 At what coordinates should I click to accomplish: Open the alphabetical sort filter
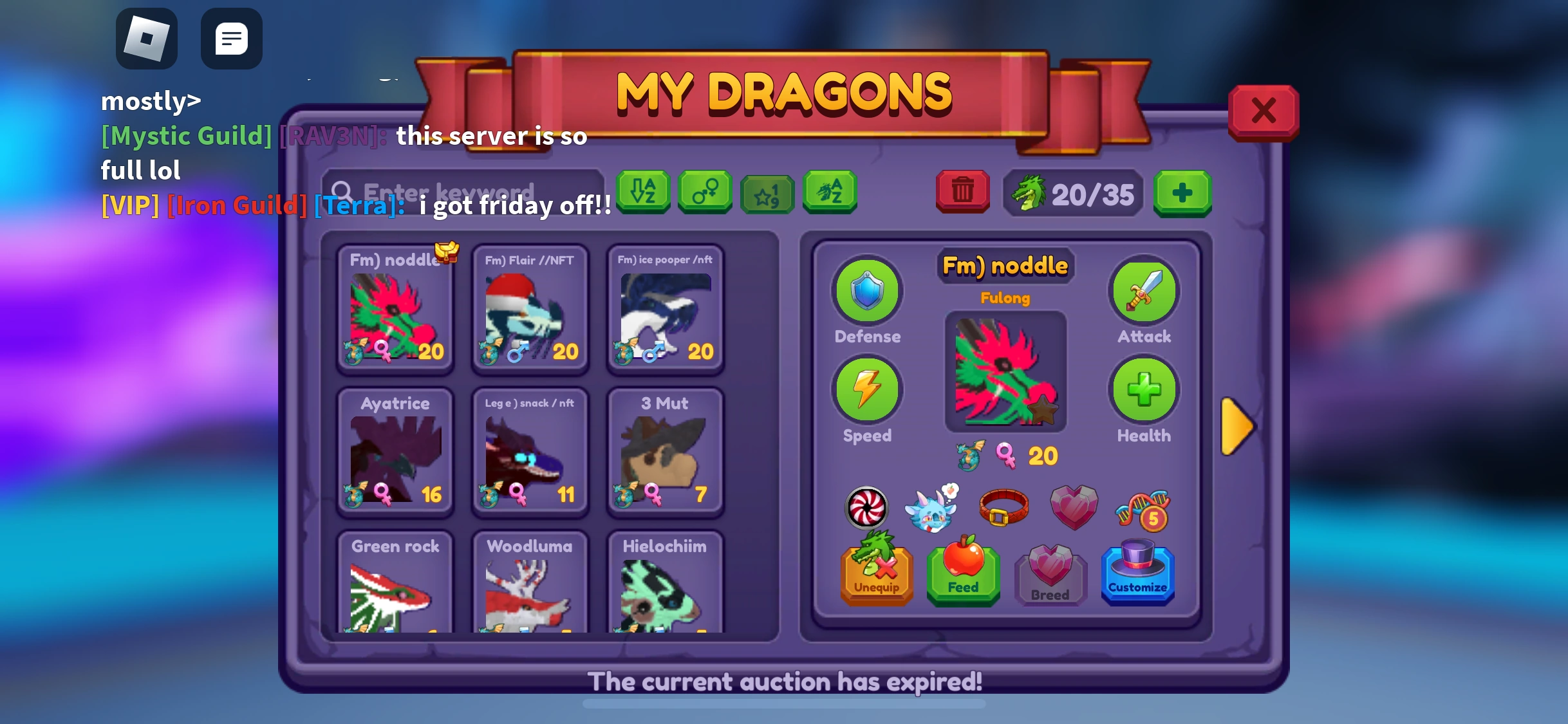(643, 192)
